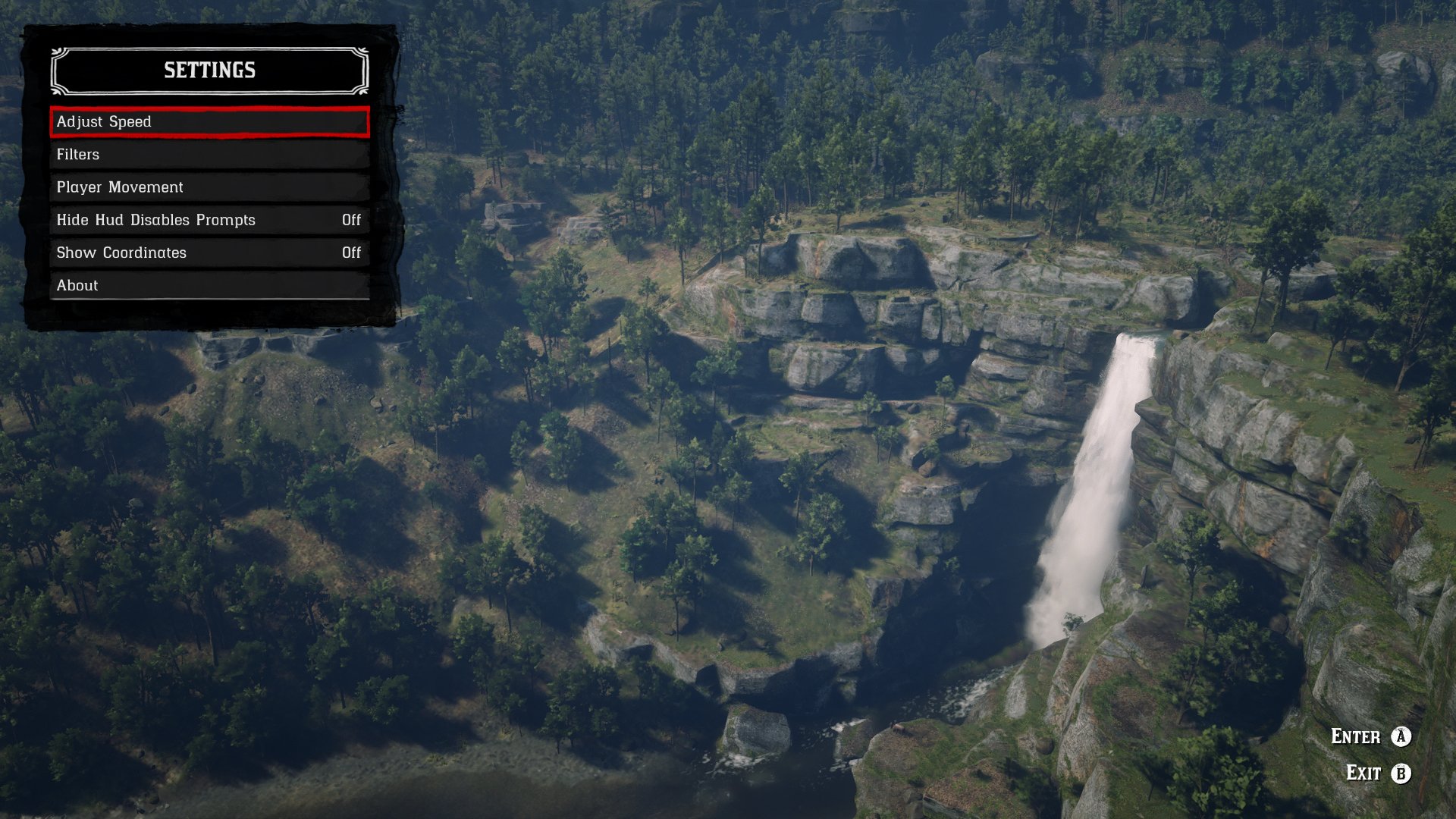1456x819 pixels.
Task: Open the About entry
Action: coord(209,286)
